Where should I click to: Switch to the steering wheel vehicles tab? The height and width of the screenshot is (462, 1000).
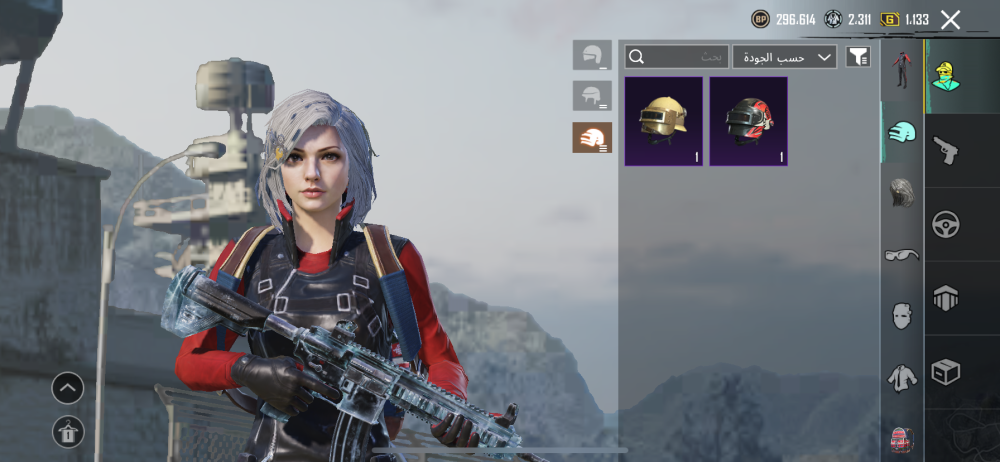coord(945,225)
